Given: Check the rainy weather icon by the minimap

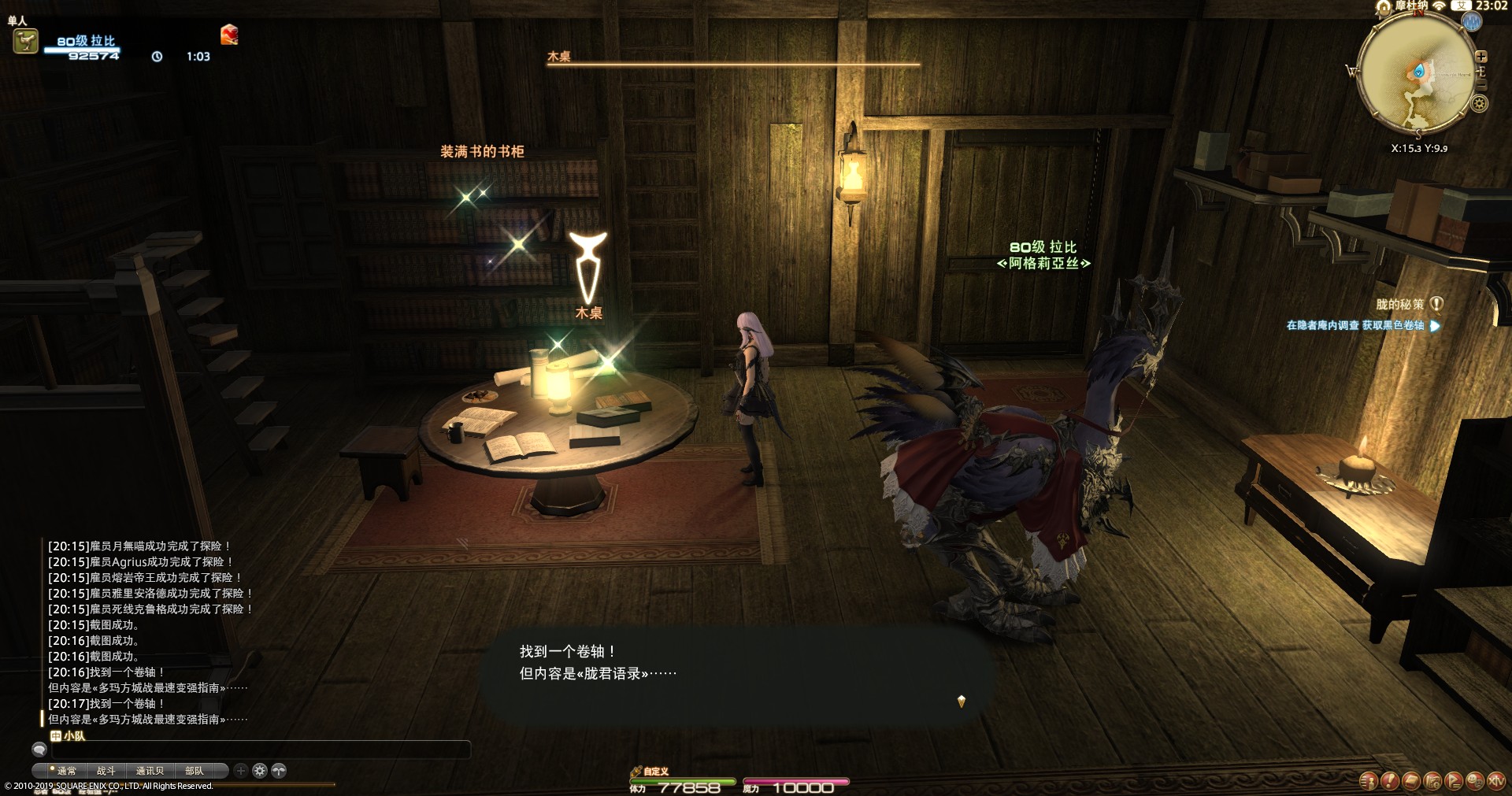Looking at the screenshot, I should pos(1472,23).
